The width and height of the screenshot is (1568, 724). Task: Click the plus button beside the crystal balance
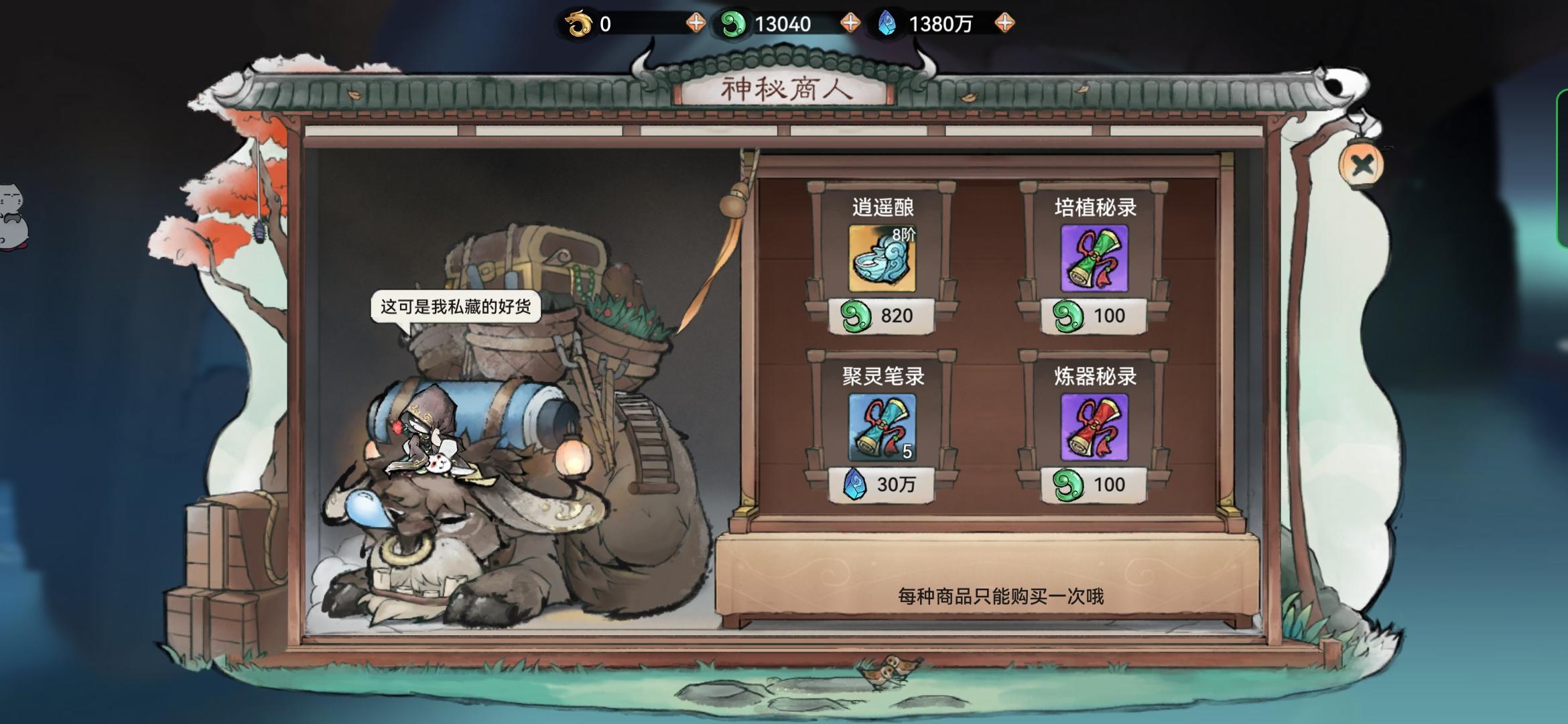1003,21
